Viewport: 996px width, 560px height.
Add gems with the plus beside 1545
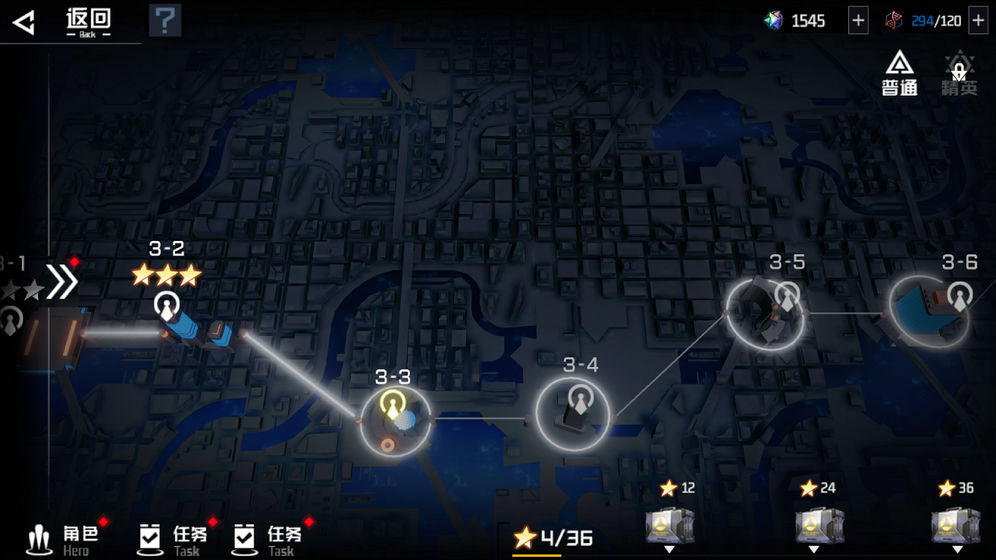click(858, 21)
